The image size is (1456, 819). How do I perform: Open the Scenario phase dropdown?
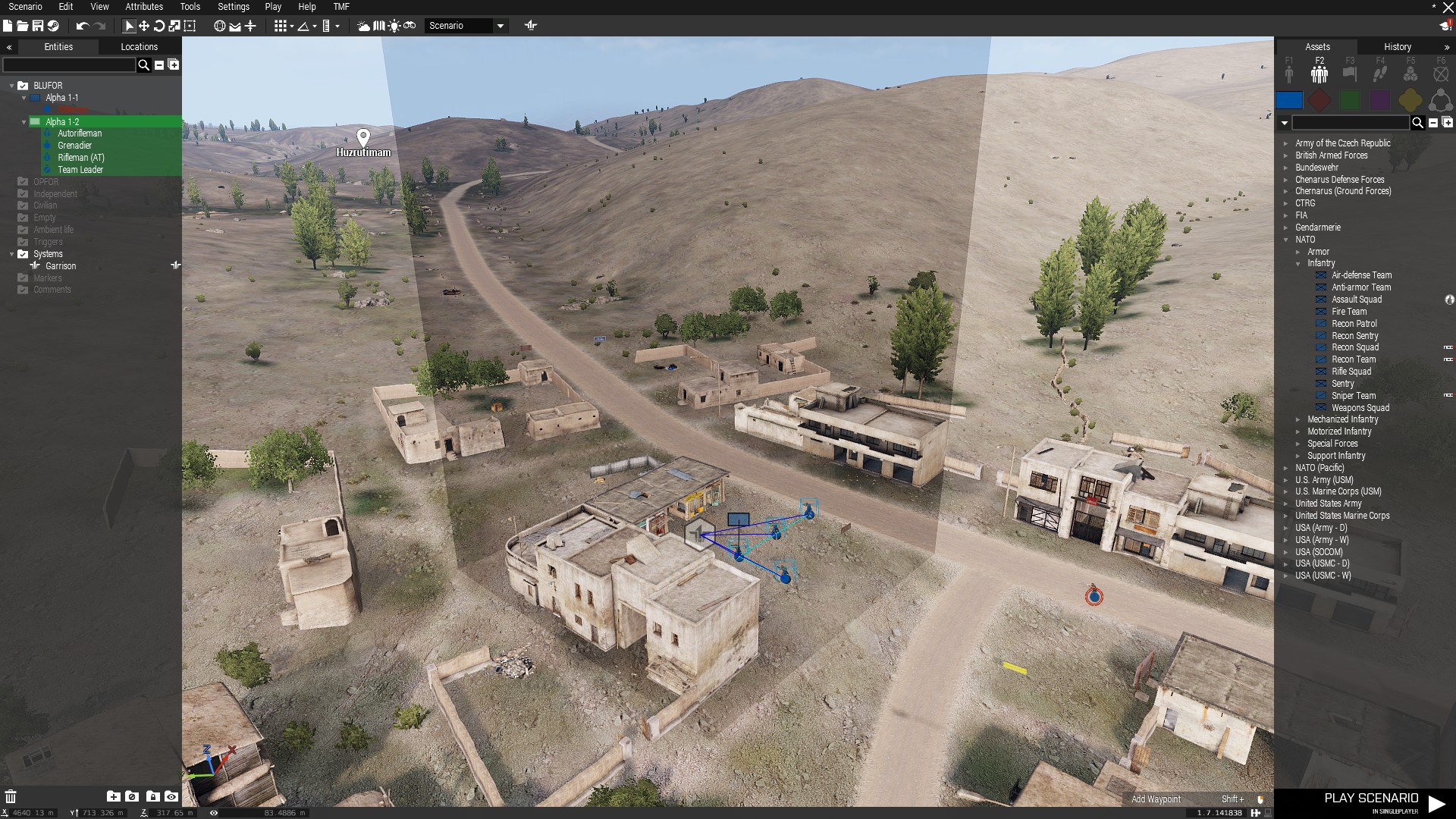(x=500, y=26)
